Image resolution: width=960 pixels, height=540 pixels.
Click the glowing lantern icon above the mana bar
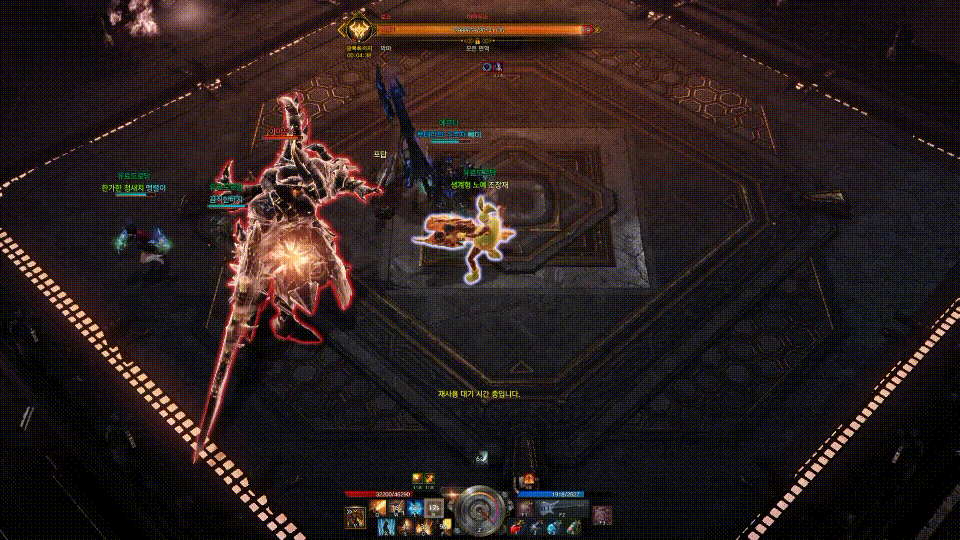pos(528,481)
